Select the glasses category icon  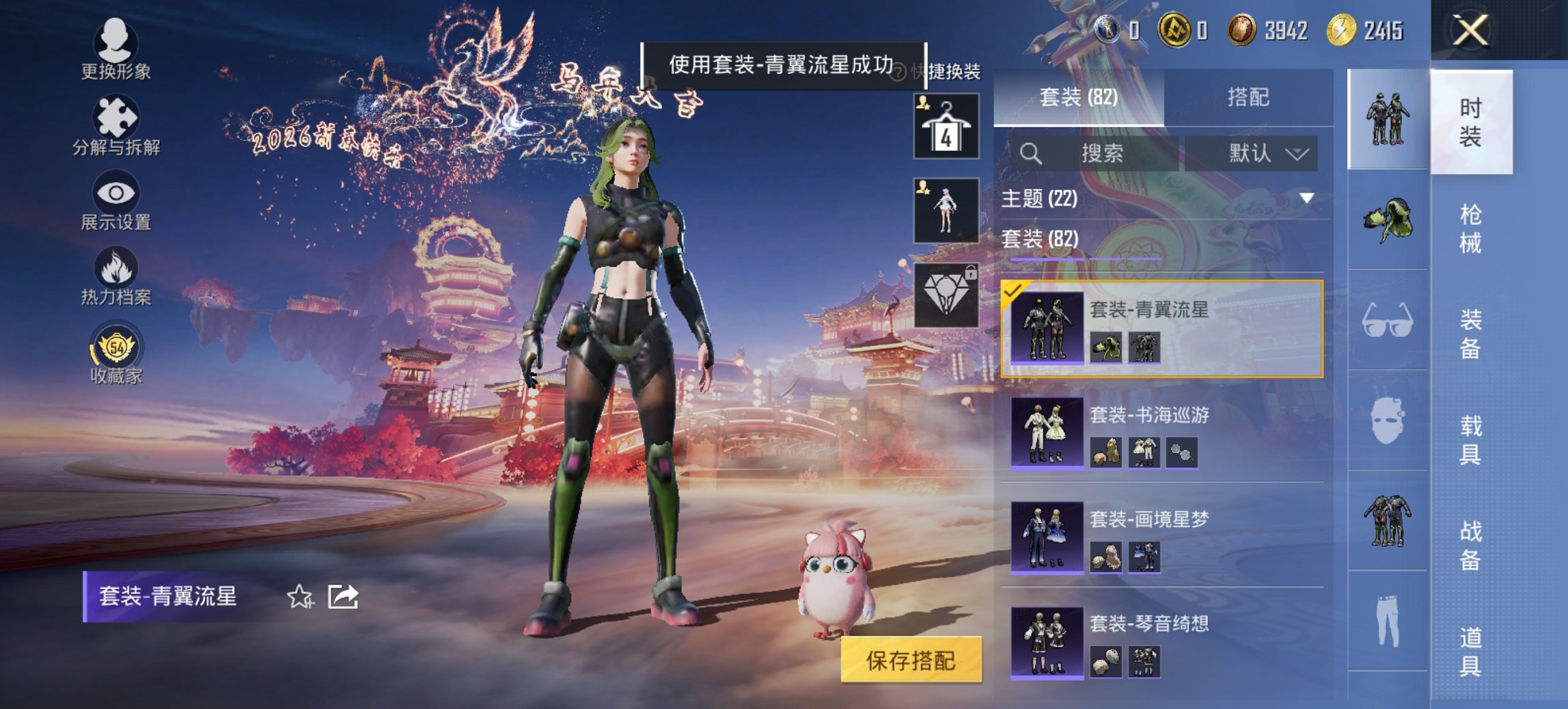(1388, 328)
